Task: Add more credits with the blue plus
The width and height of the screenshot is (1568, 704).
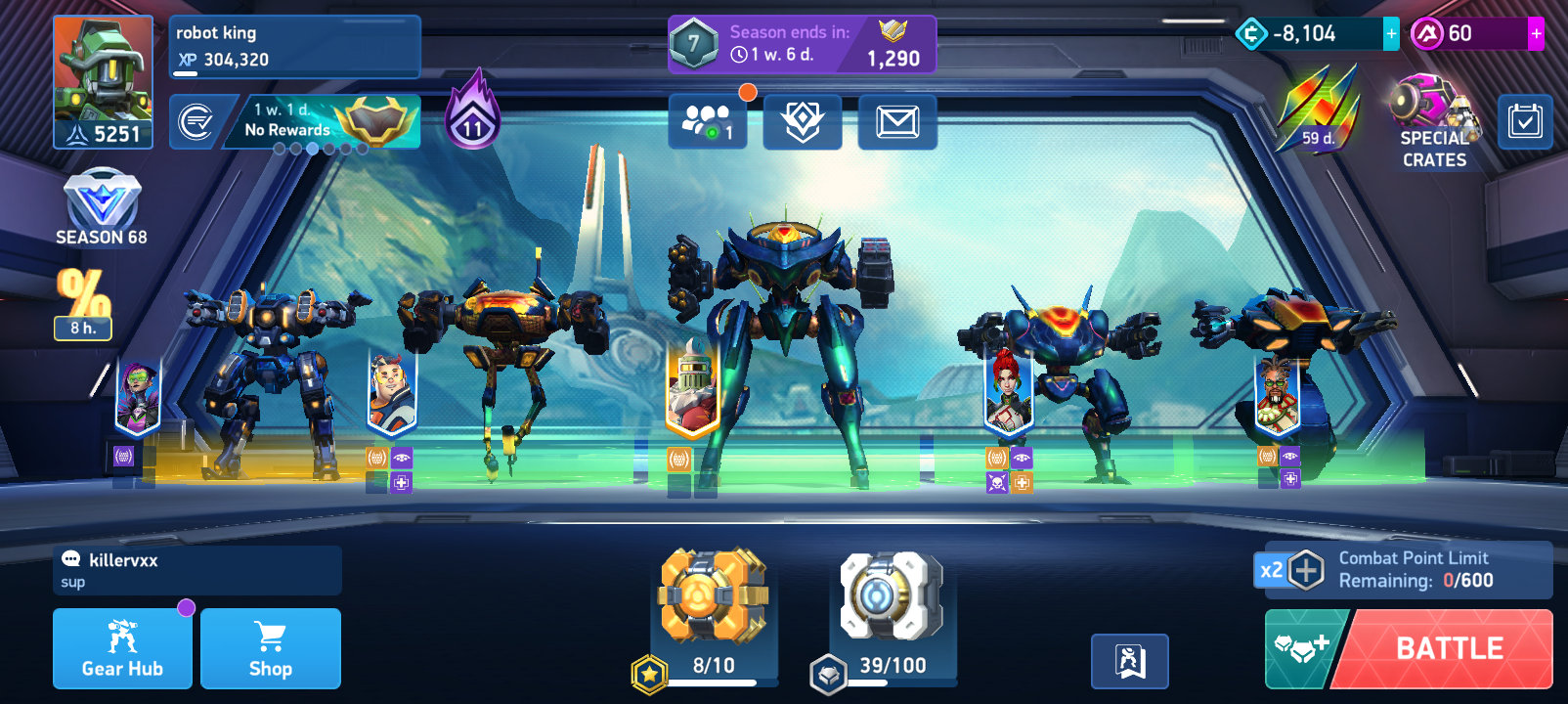Action: [1391, 34]
